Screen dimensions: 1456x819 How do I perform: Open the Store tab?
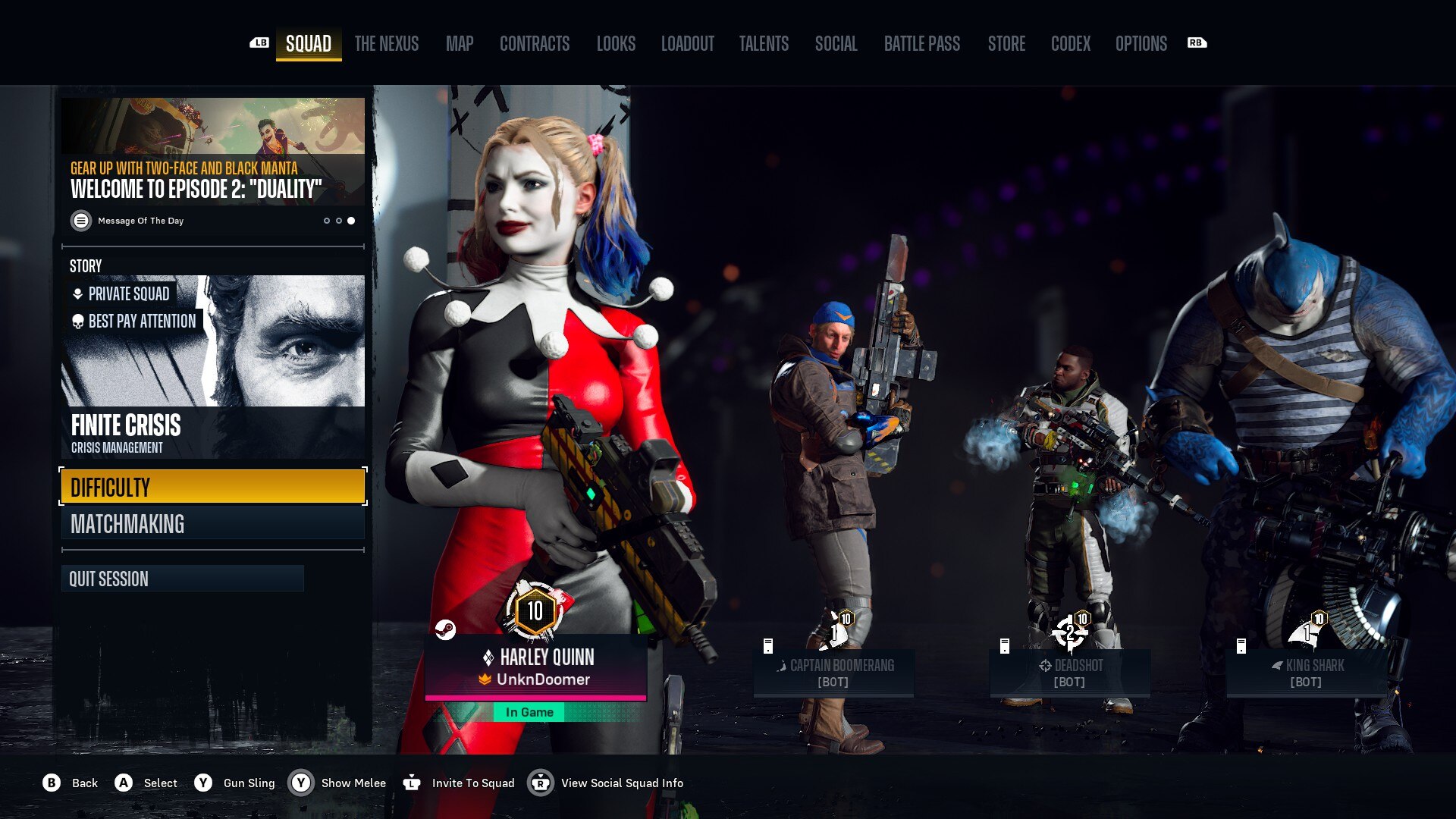1006,44
